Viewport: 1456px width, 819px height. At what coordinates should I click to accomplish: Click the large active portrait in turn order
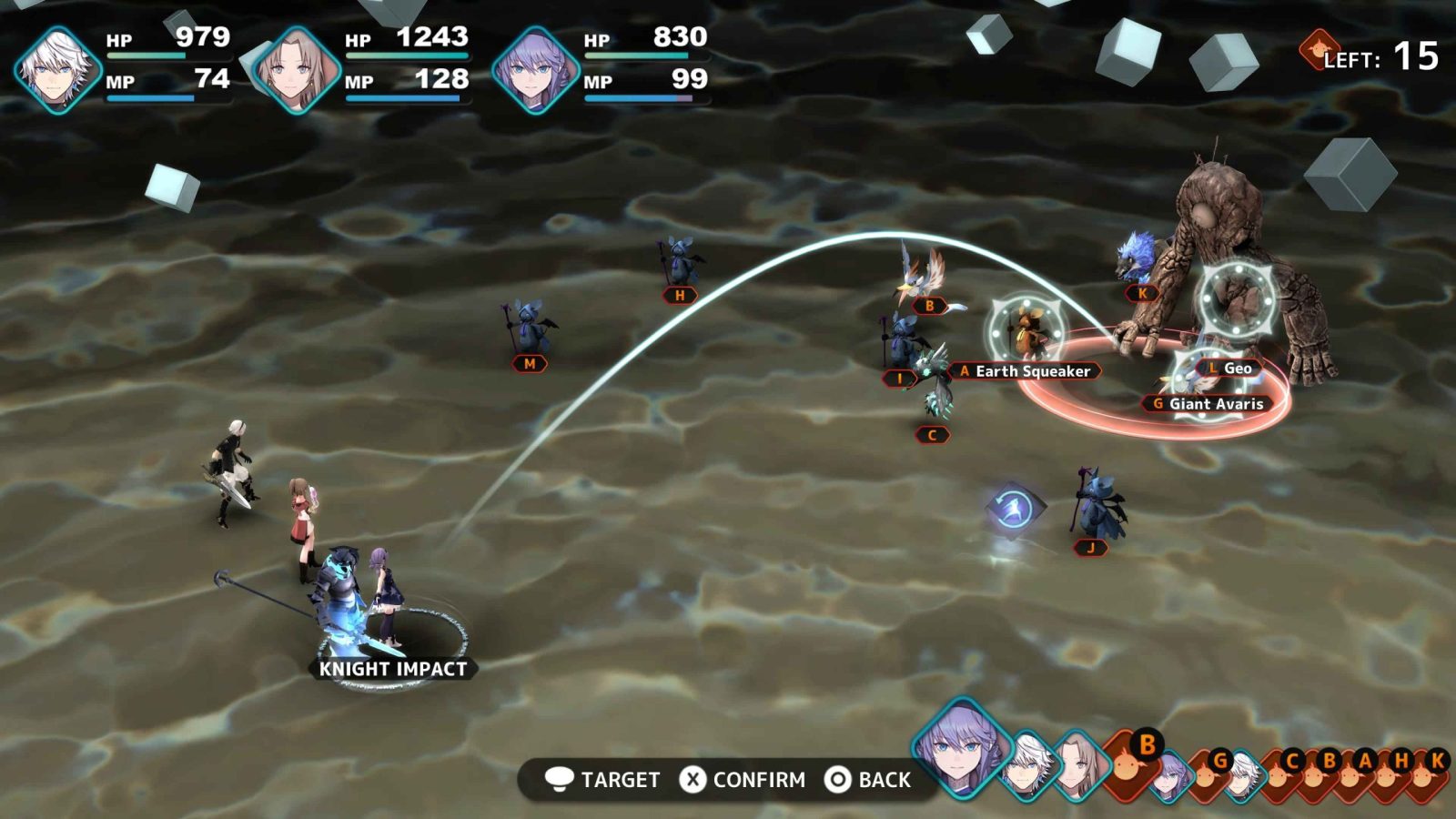(961, 751)
